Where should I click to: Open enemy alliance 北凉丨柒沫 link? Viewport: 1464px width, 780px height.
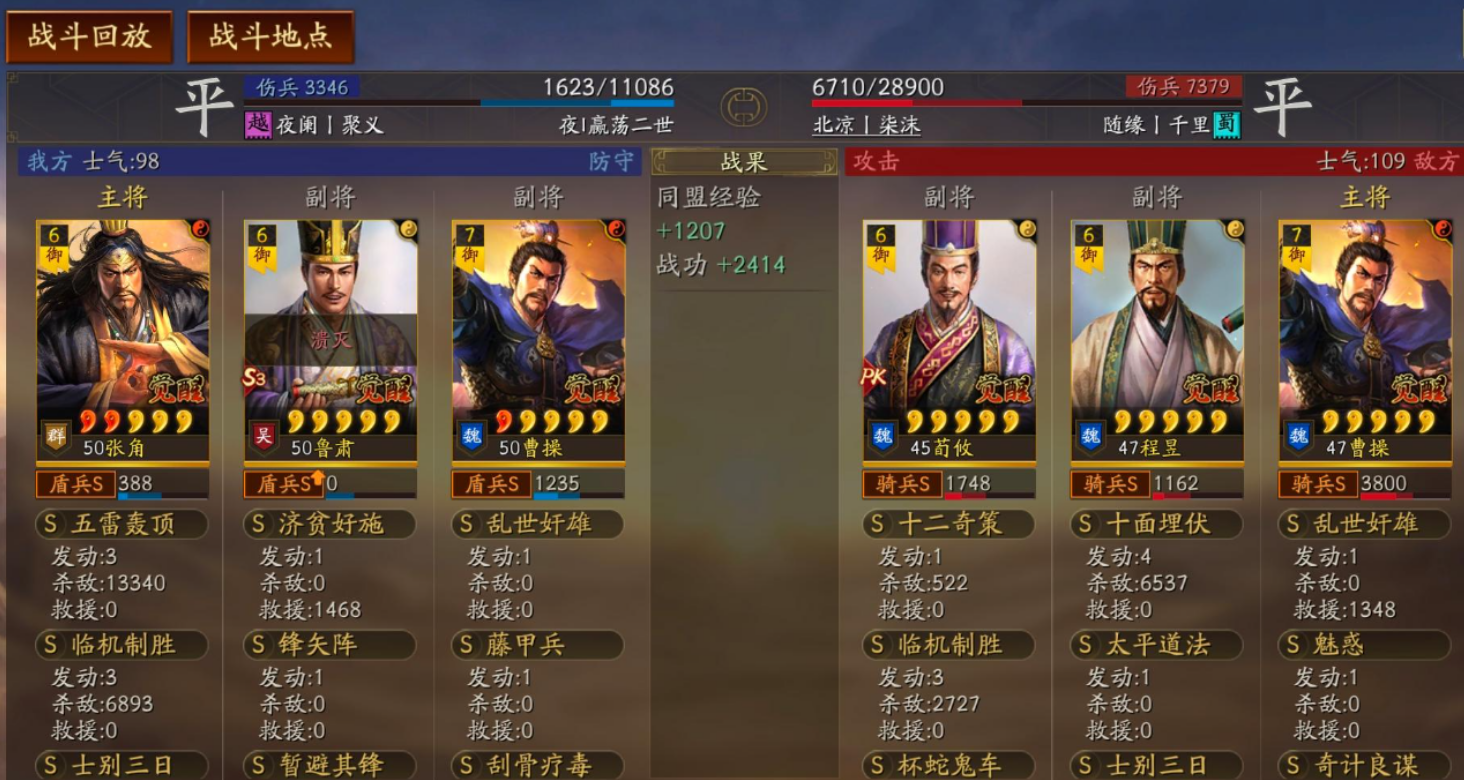point(866,125)
